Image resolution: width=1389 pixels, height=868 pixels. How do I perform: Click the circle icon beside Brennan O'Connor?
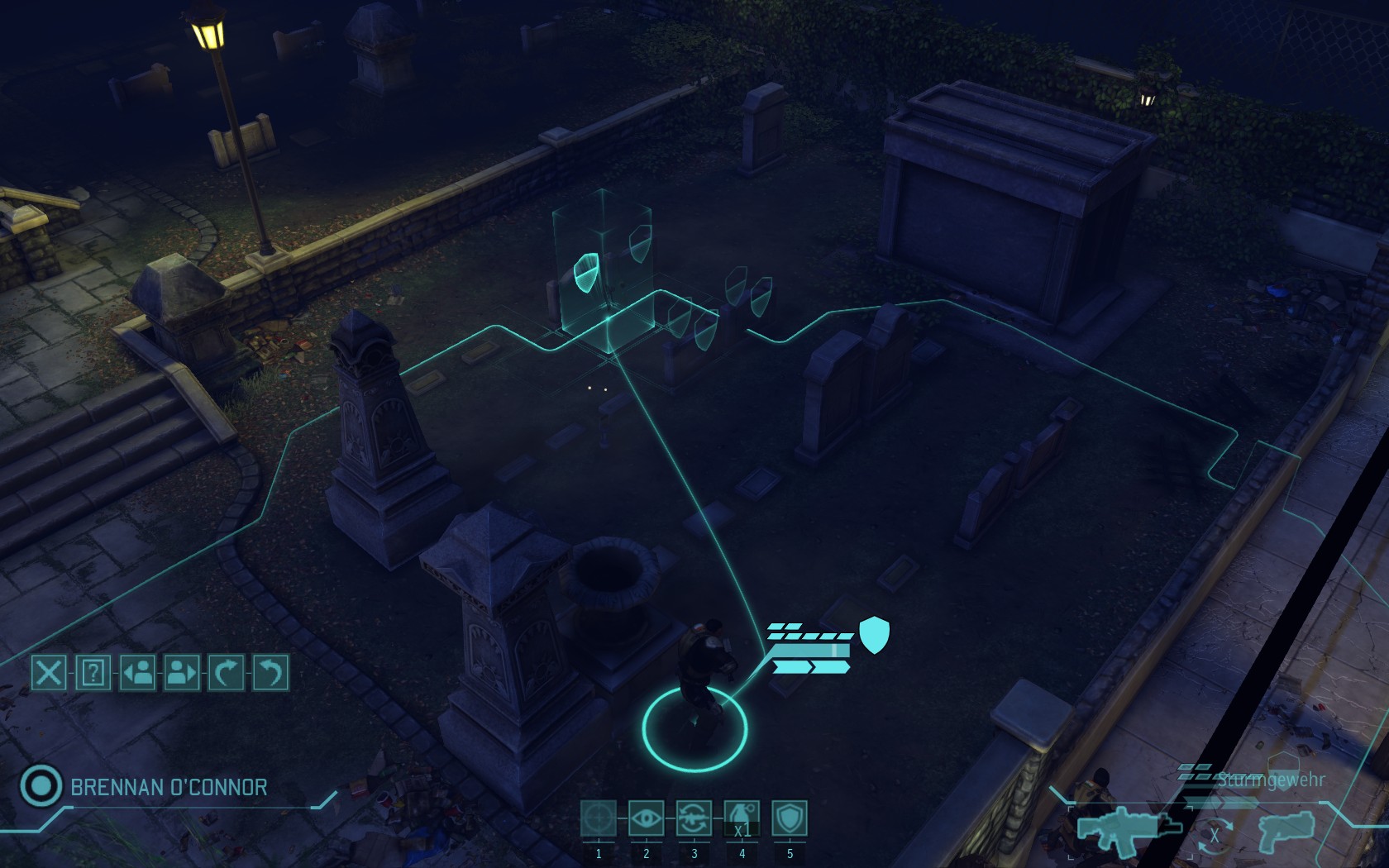tap(40, 785)
